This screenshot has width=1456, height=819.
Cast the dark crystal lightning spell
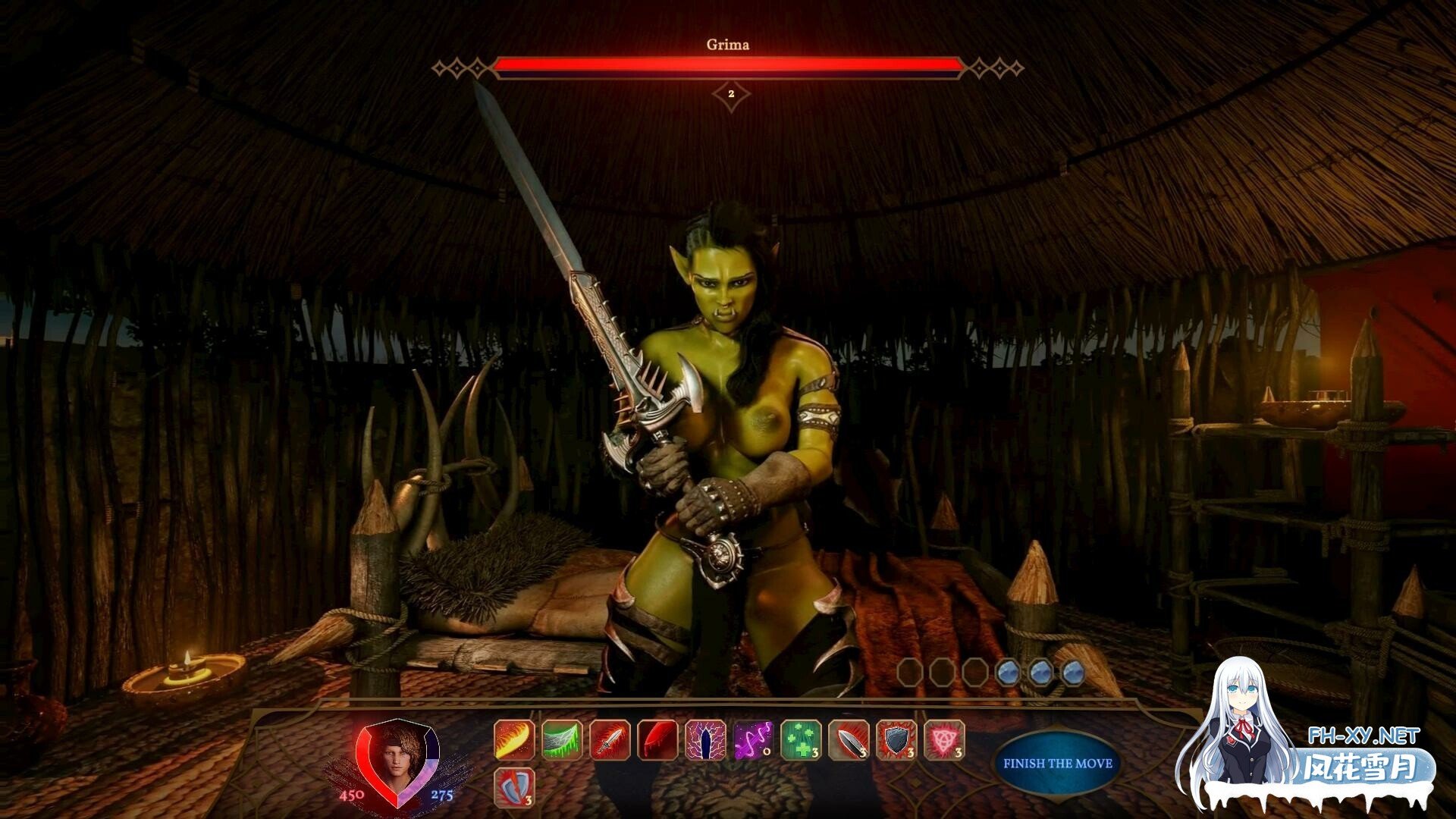point(705,739)
